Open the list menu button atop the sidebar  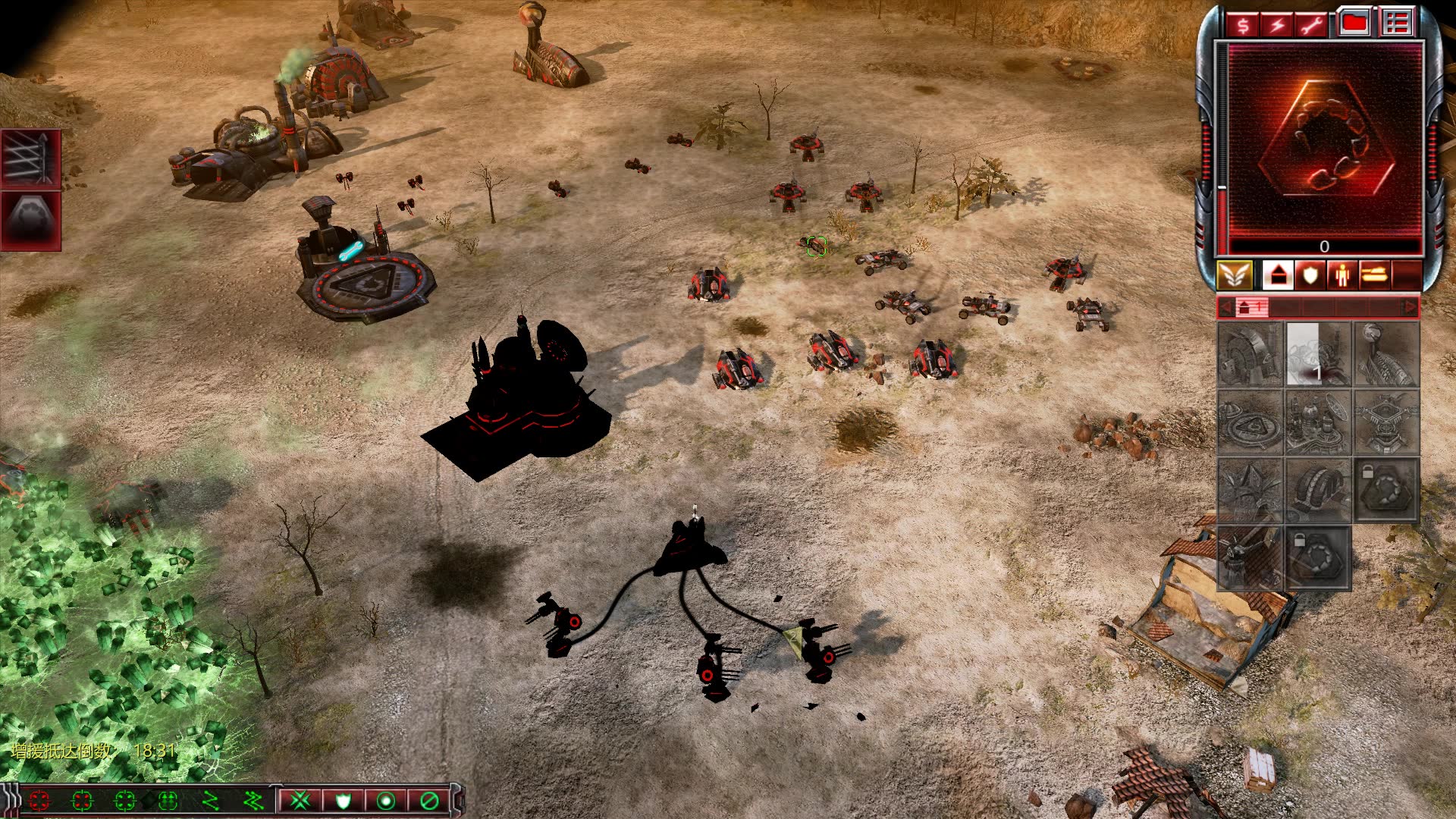pyautogui.click(x=1396, y=24)
